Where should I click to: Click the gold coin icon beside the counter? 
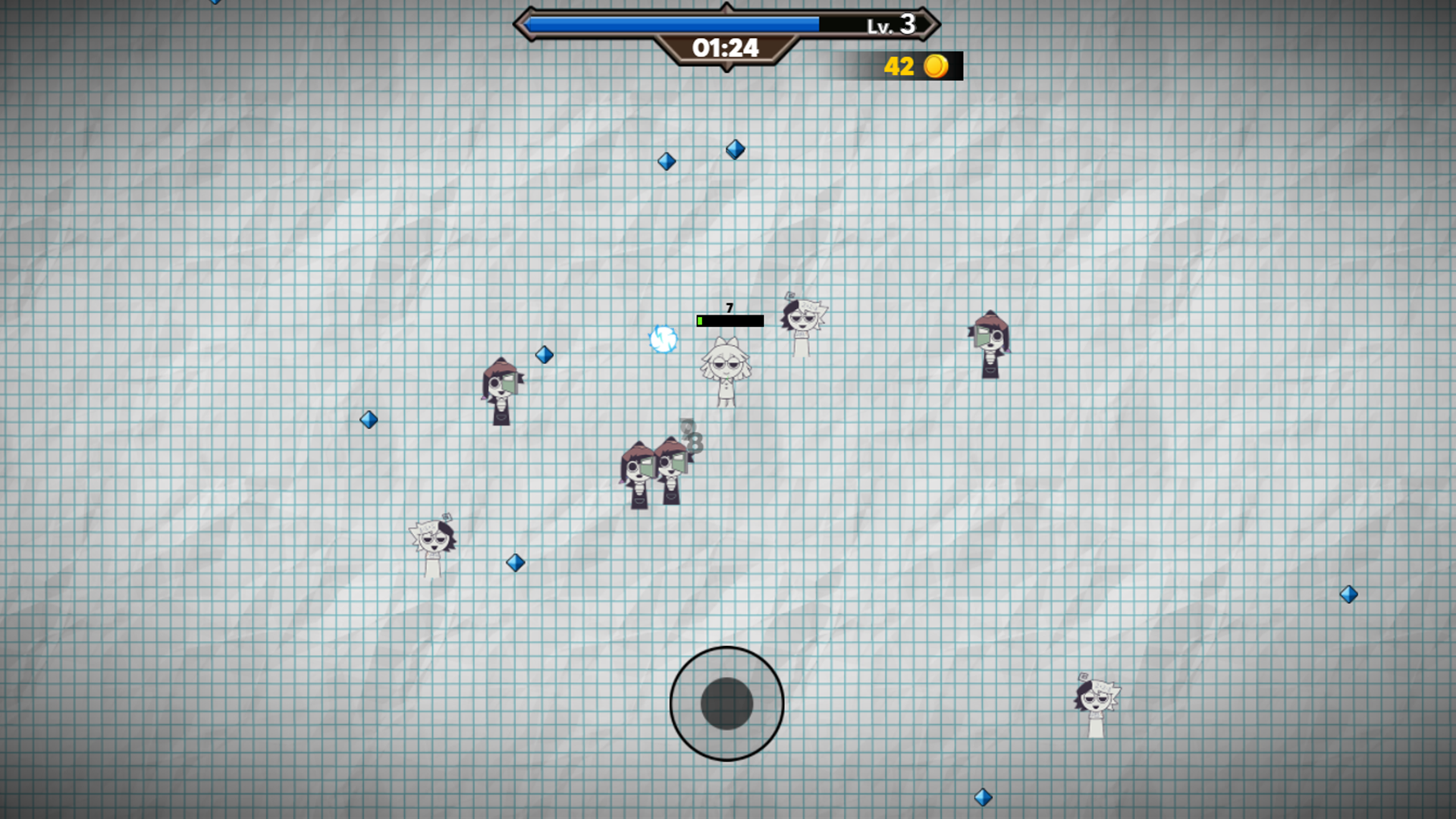point(937,67)
